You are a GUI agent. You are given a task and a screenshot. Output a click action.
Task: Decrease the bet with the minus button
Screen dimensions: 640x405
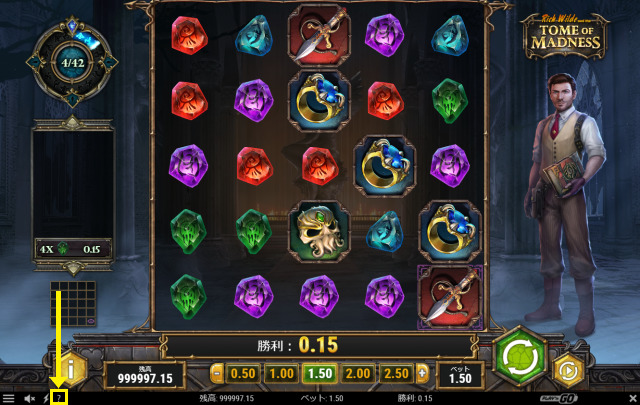tap(216, 373)
